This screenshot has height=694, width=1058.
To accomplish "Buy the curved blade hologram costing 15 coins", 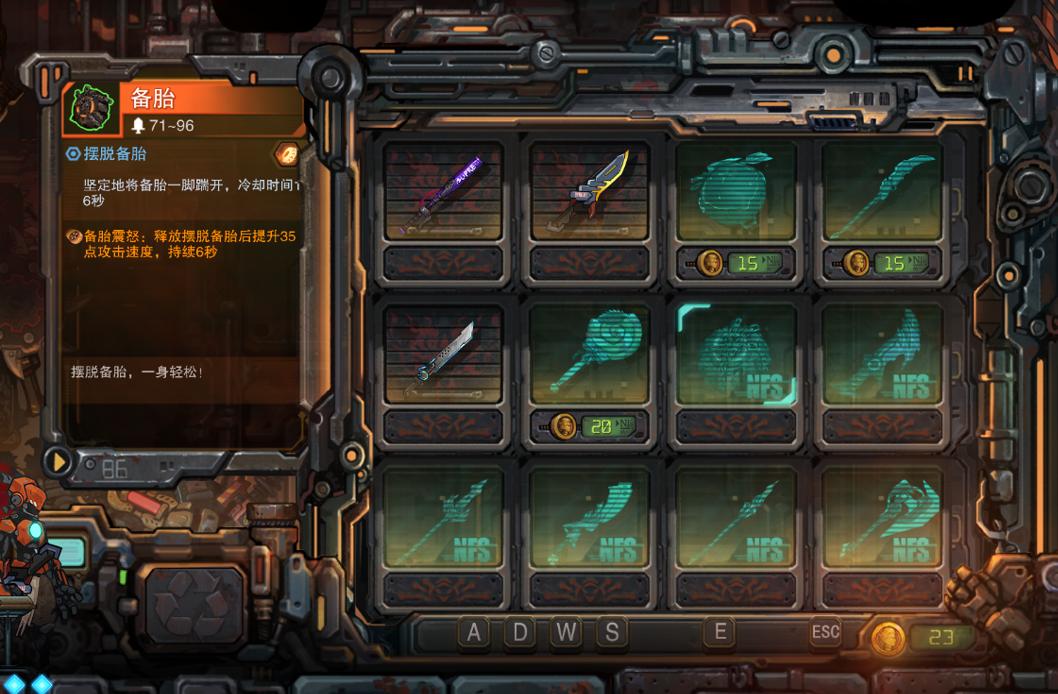I will tap(882, 193).
